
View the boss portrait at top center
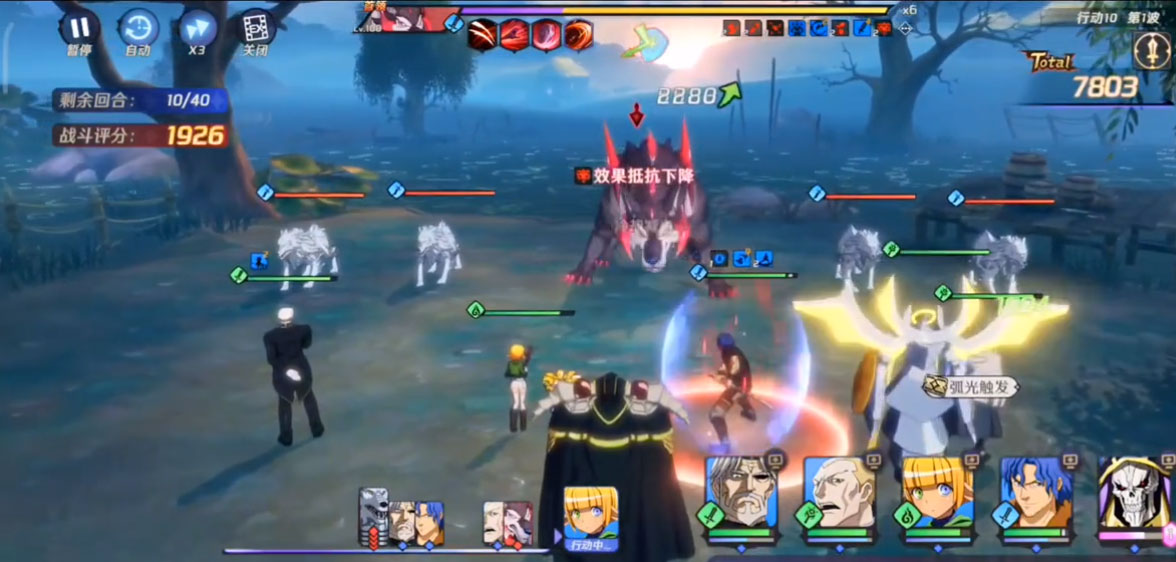(x=400, y=18)
